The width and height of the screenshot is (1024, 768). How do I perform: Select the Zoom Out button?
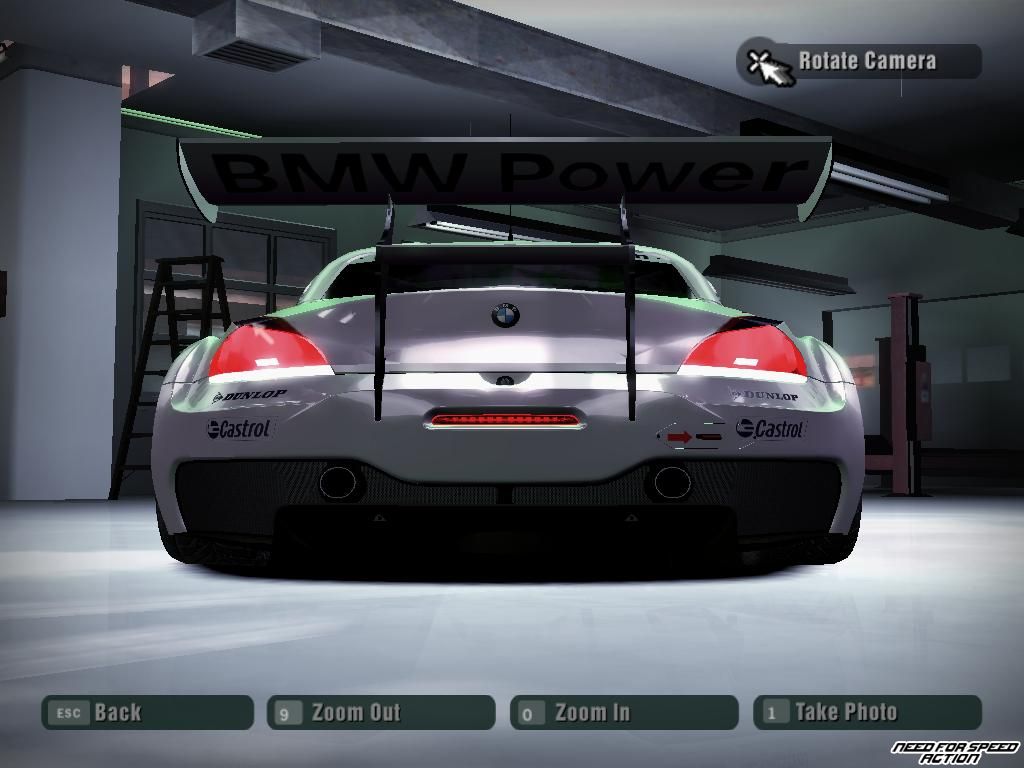tap(381, 712)
